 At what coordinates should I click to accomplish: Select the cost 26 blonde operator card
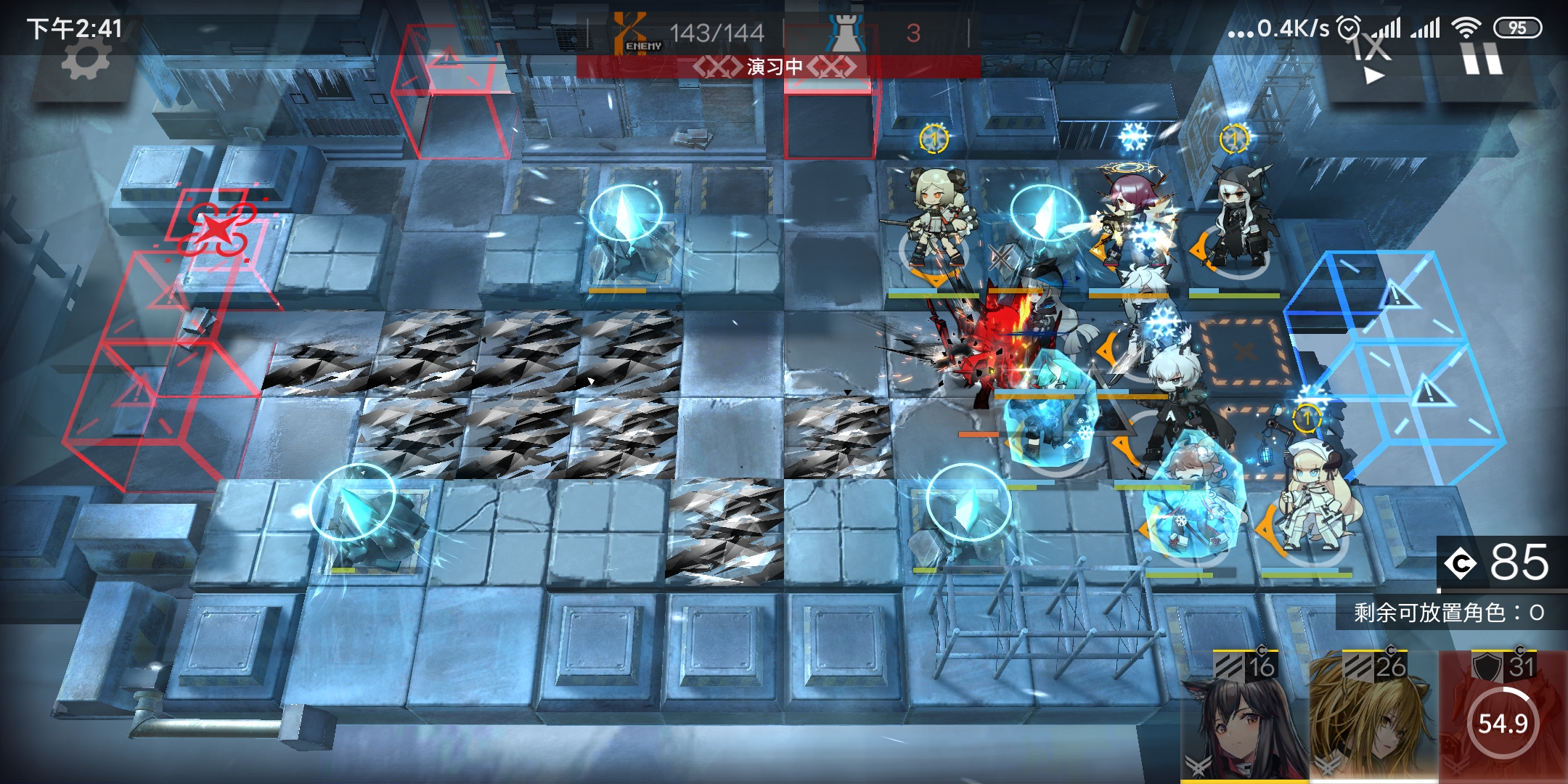[1373, 716]
